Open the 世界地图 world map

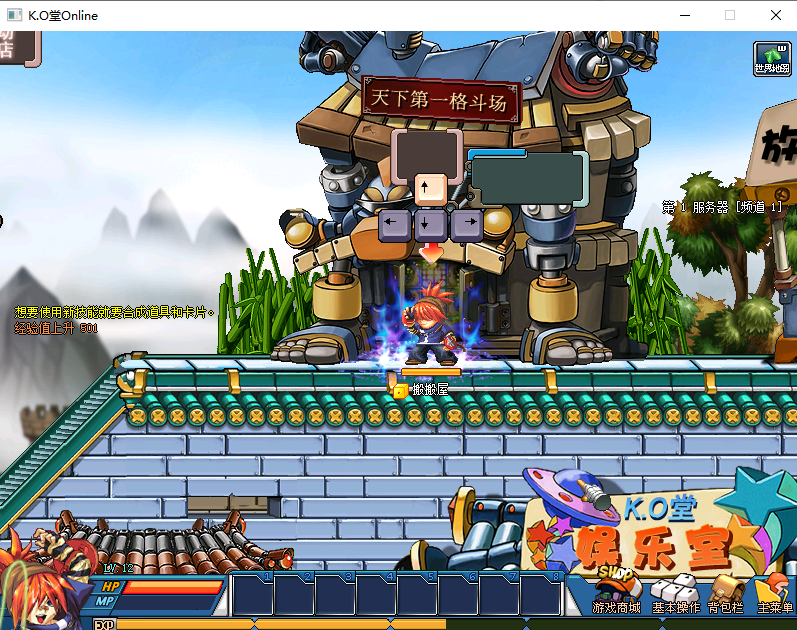point(772,59)
